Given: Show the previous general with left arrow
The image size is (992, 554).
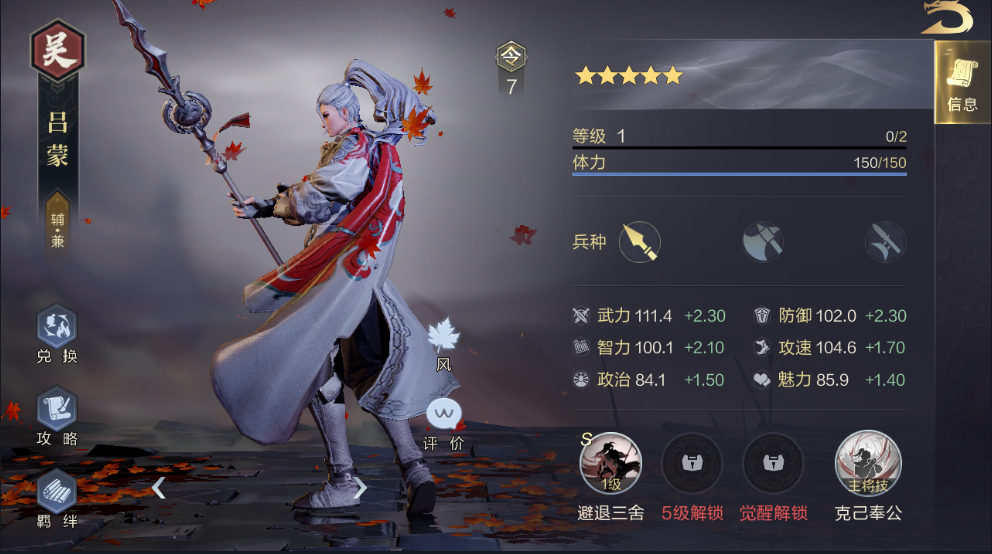Looking at the screenshot, I should point(158,488).
